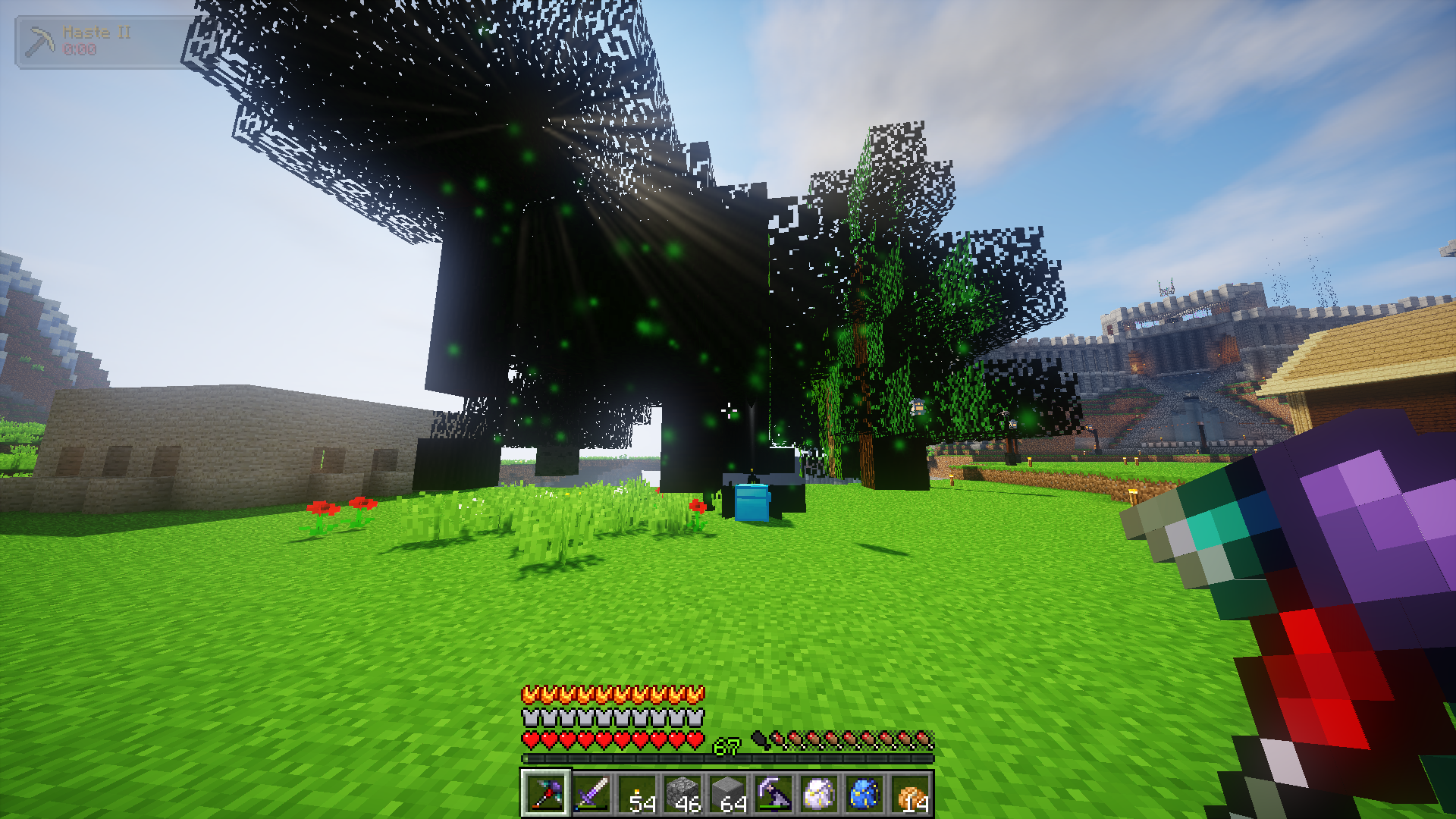Screen dimensions: 1456x819
Task: Select the purple and red pickaxe hotbar slot
Action: (x=545, y=794)
